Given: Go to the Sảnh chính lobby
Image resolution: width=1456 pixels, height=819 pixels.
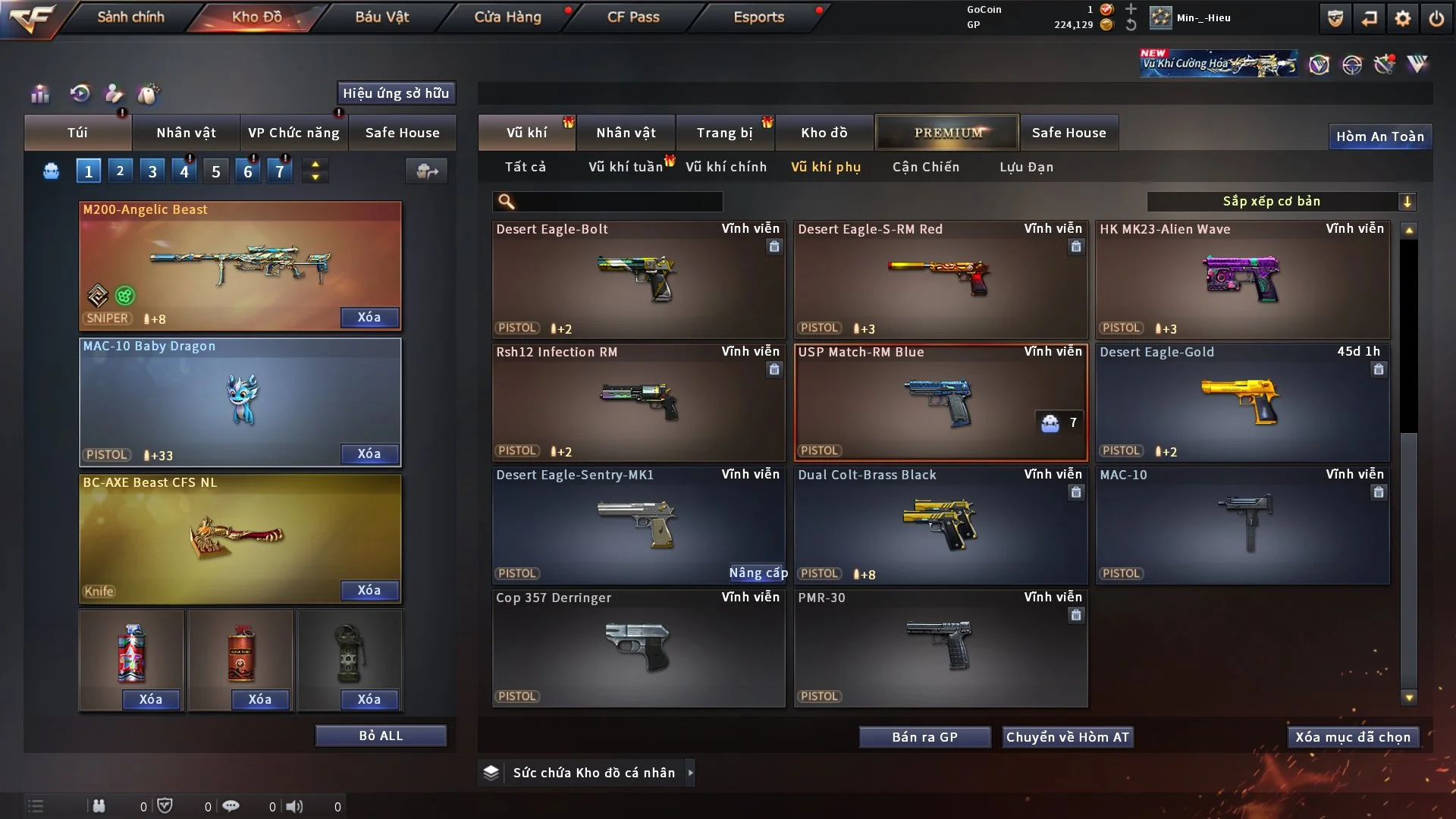Looking at the screenshot, I should [x=130, y=17].
